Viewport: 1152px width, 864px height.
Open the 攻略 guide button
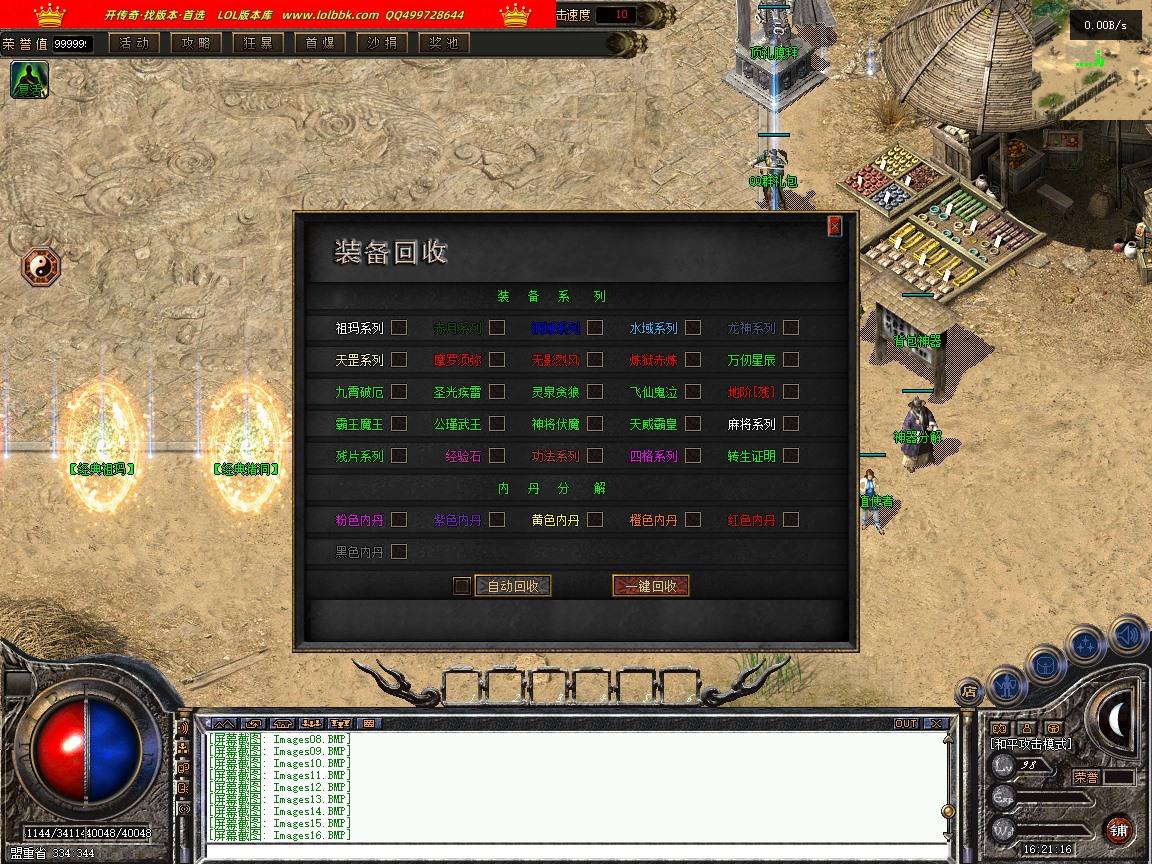(x=196, y=43)
